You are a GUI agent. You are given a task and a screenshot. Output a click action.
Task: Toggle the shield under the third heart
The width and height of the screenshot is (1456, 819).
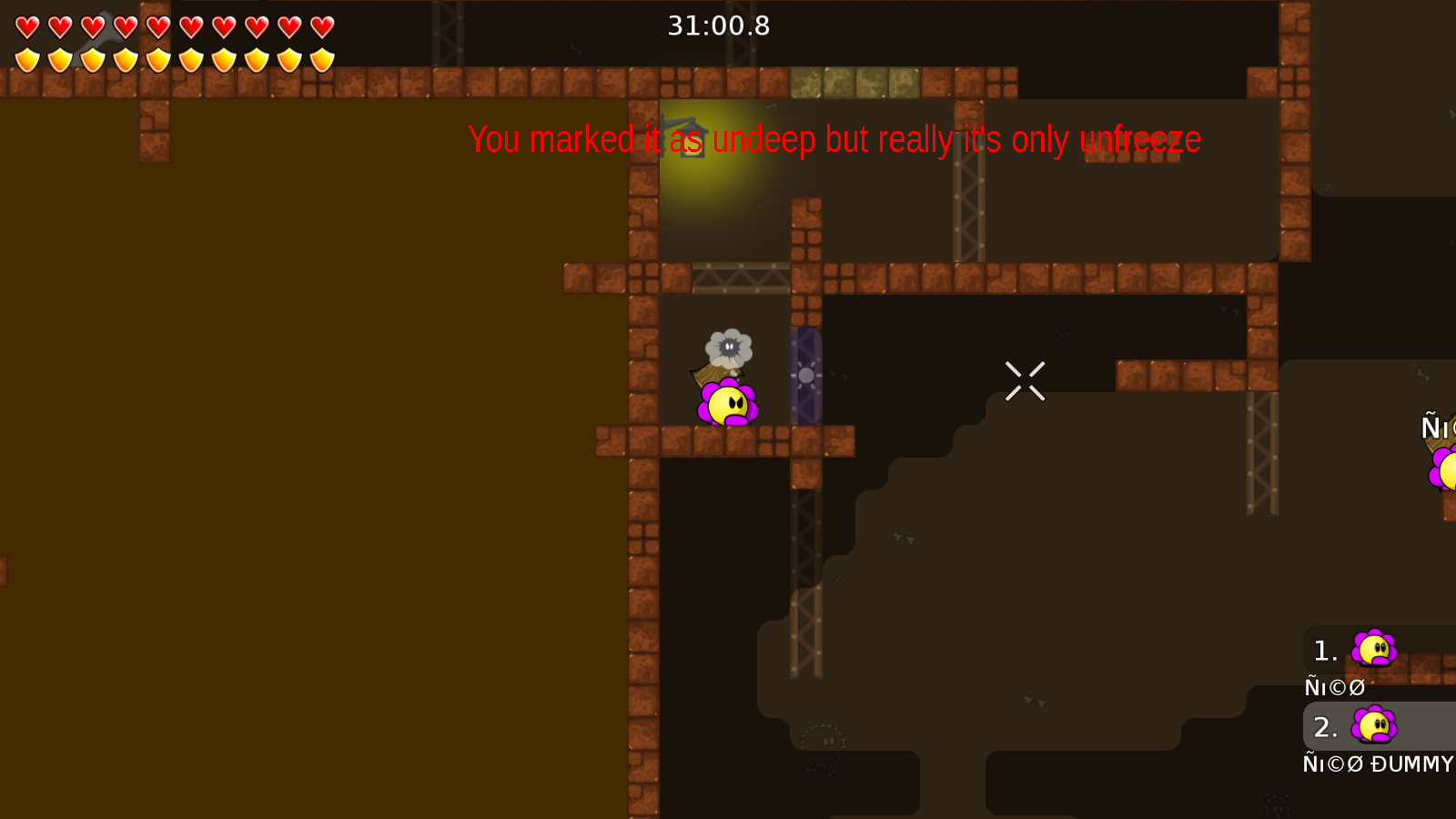92,58
